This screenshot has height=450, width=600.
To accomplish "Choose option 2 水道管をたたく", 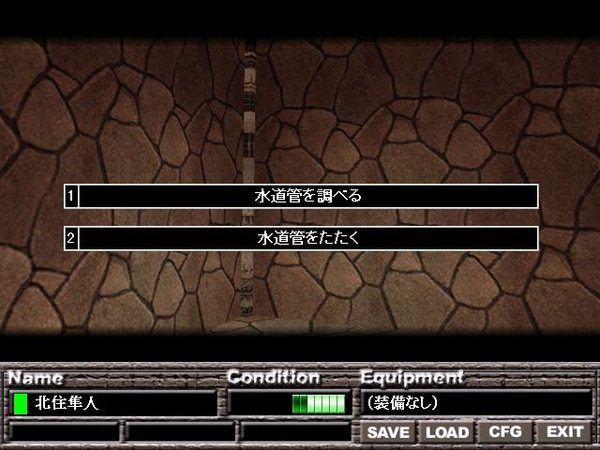I will 308,239.
